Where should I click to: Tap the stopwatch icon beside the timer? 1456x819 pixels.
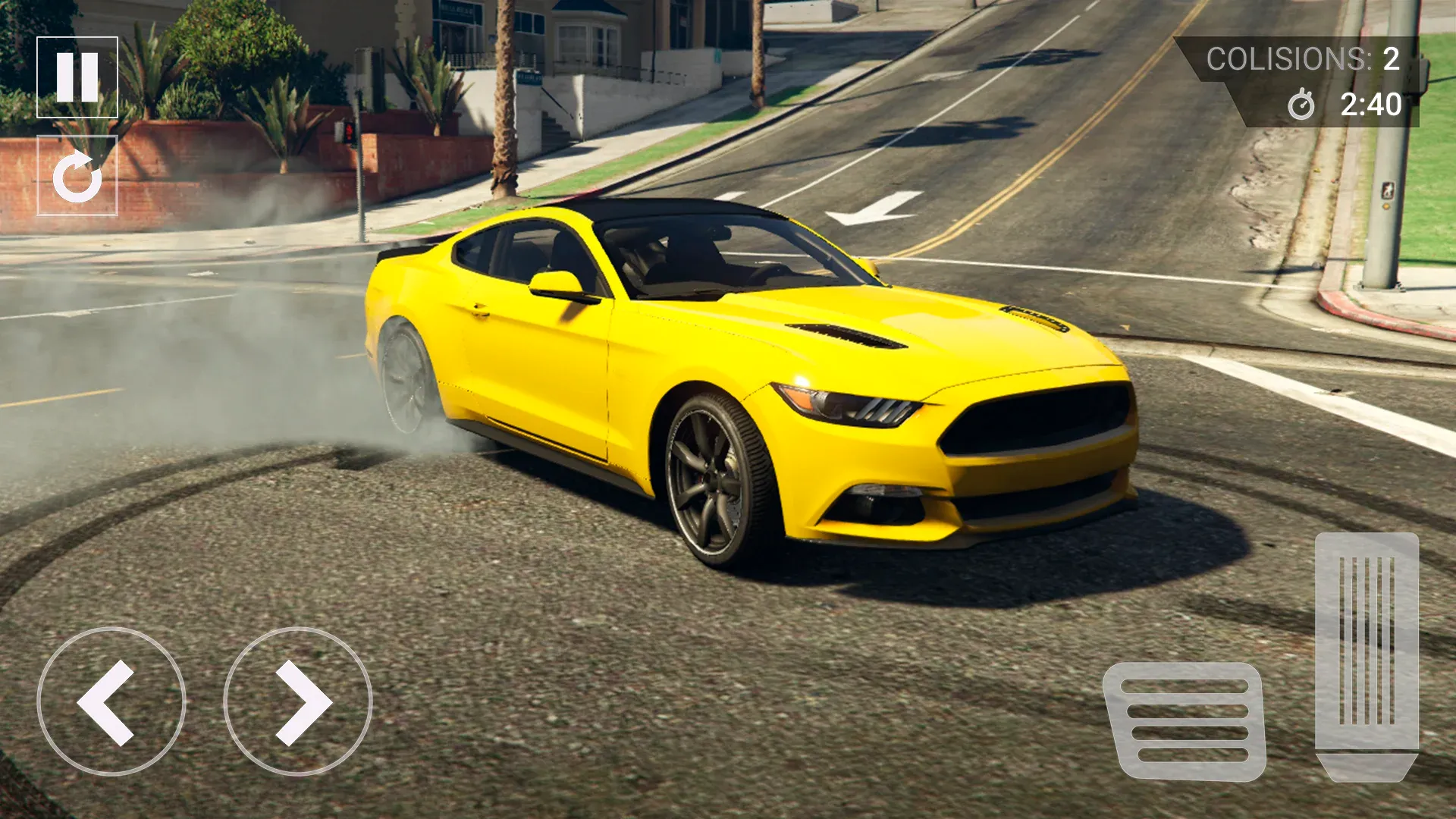click(x=1301, y=106)
